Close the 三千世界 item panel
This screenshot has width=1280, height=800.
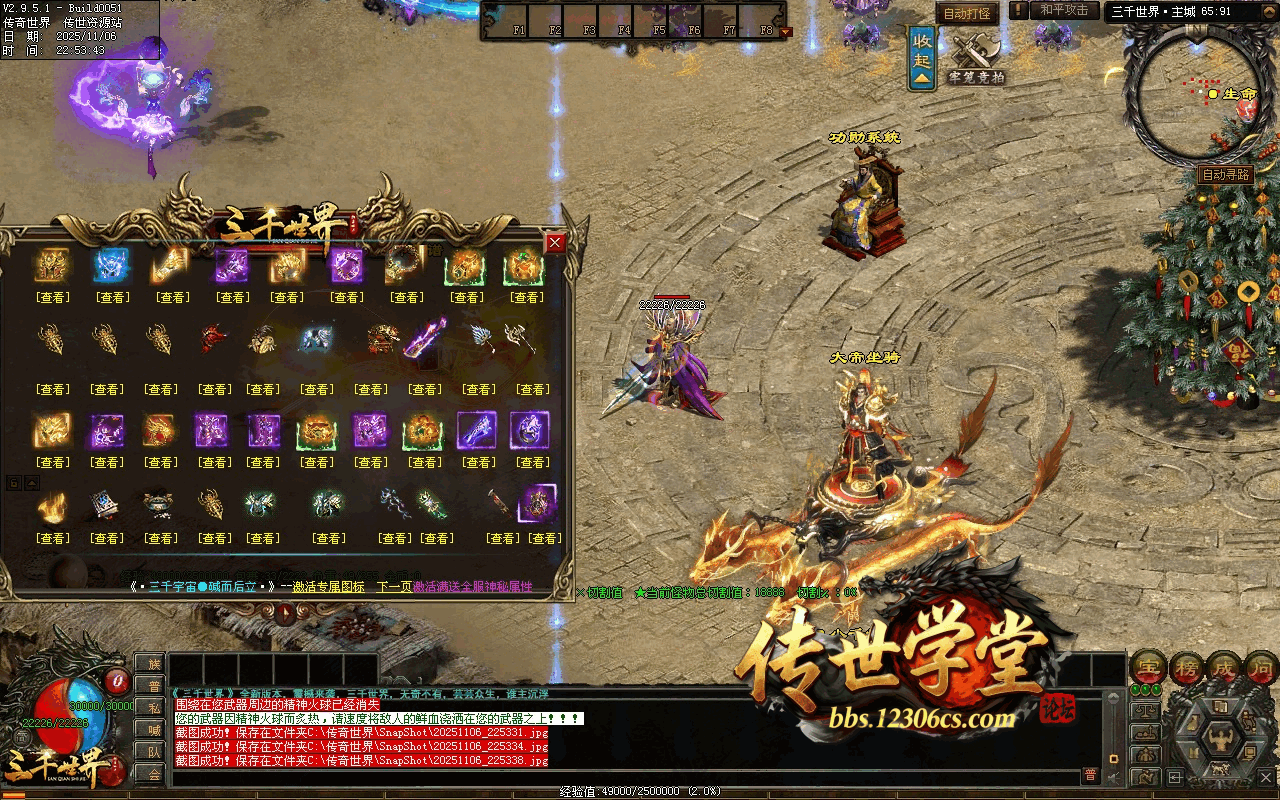pos(555,243)
